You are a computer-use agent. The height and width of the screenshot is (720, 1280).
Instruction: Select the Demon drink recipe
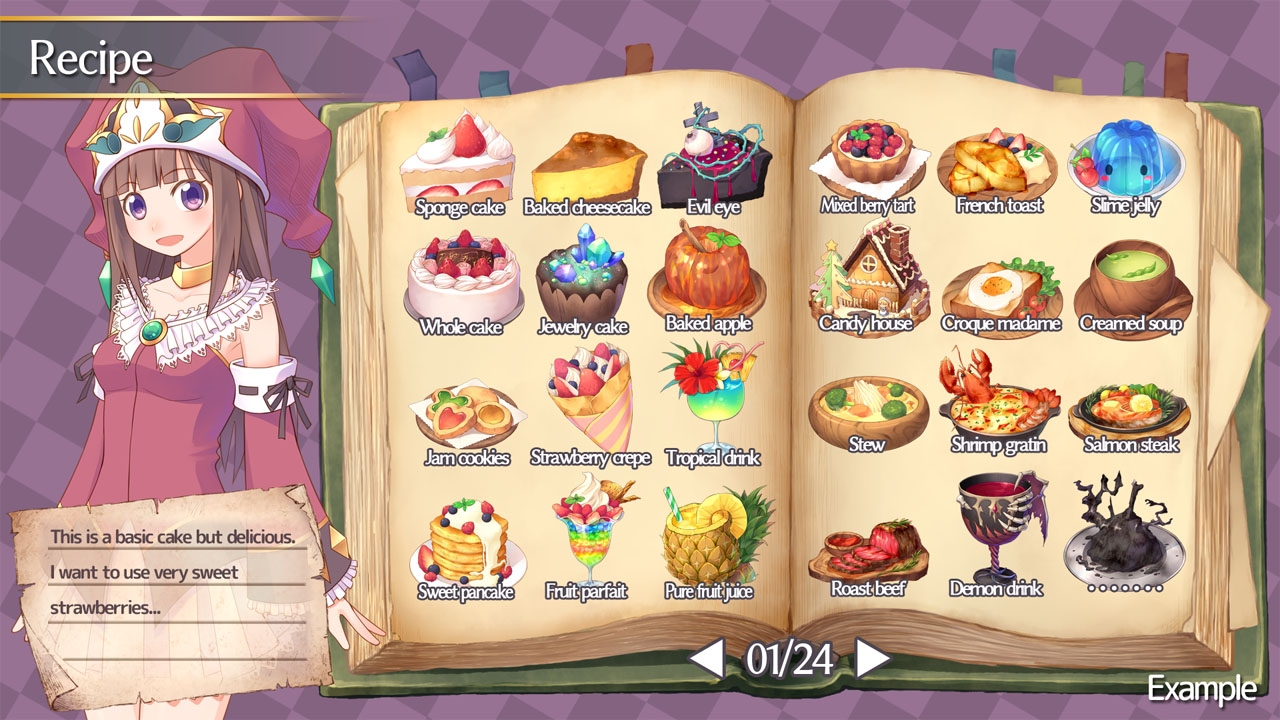pyautogui.click(x=996, y=530)
